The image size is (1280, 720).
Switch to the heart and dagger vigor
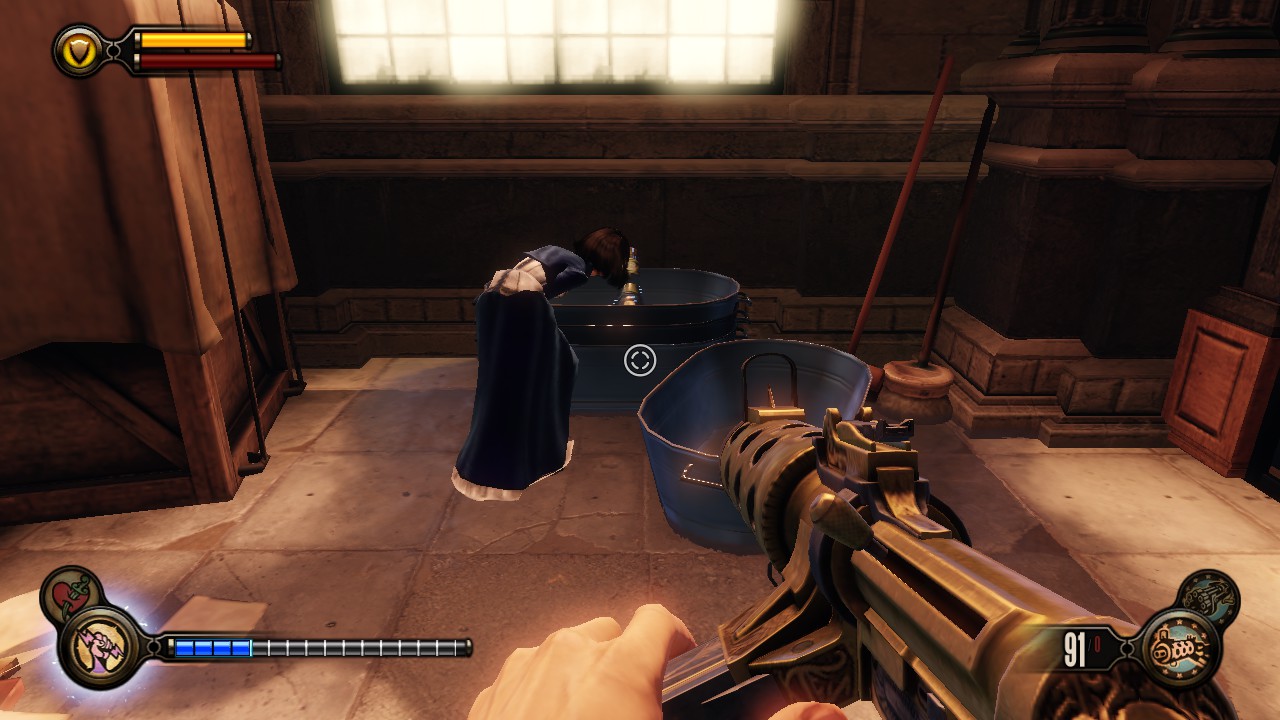(x=69, y=595)
